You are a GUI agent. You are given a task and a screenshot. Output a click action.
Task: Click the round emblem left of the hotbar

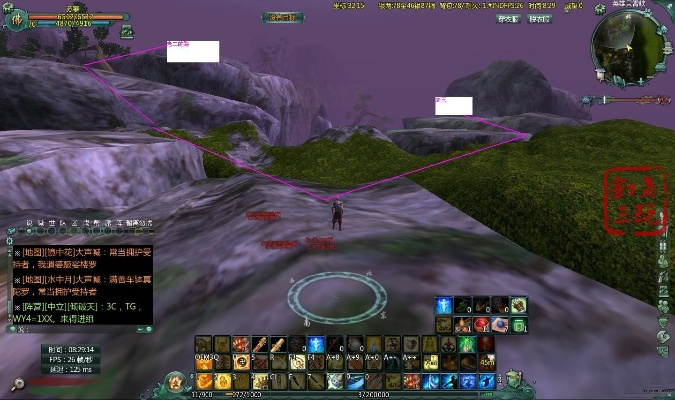click(176, 380)
